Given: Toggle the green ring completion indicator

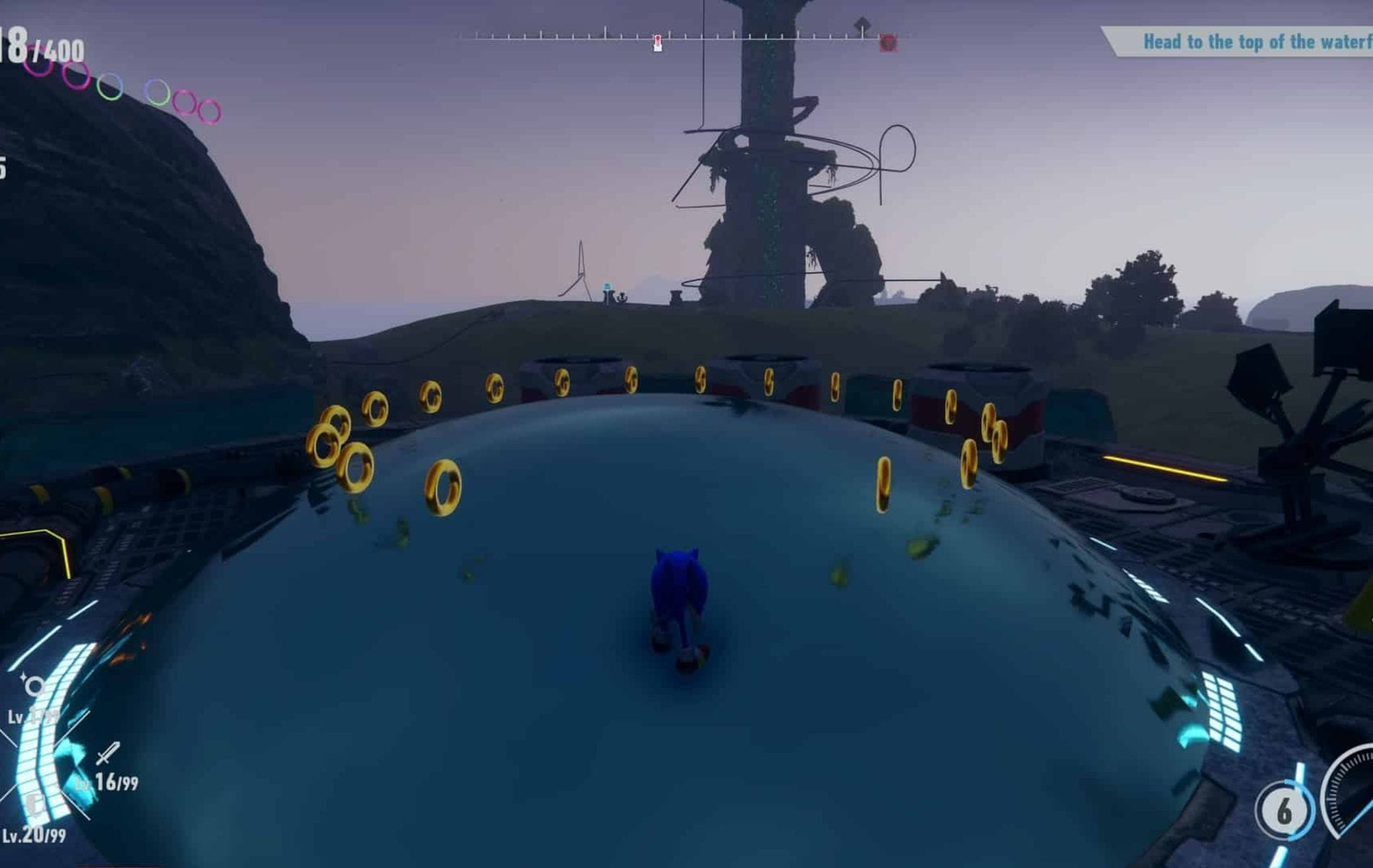Looking at the screenshot, I should click(x=108, y=87).
